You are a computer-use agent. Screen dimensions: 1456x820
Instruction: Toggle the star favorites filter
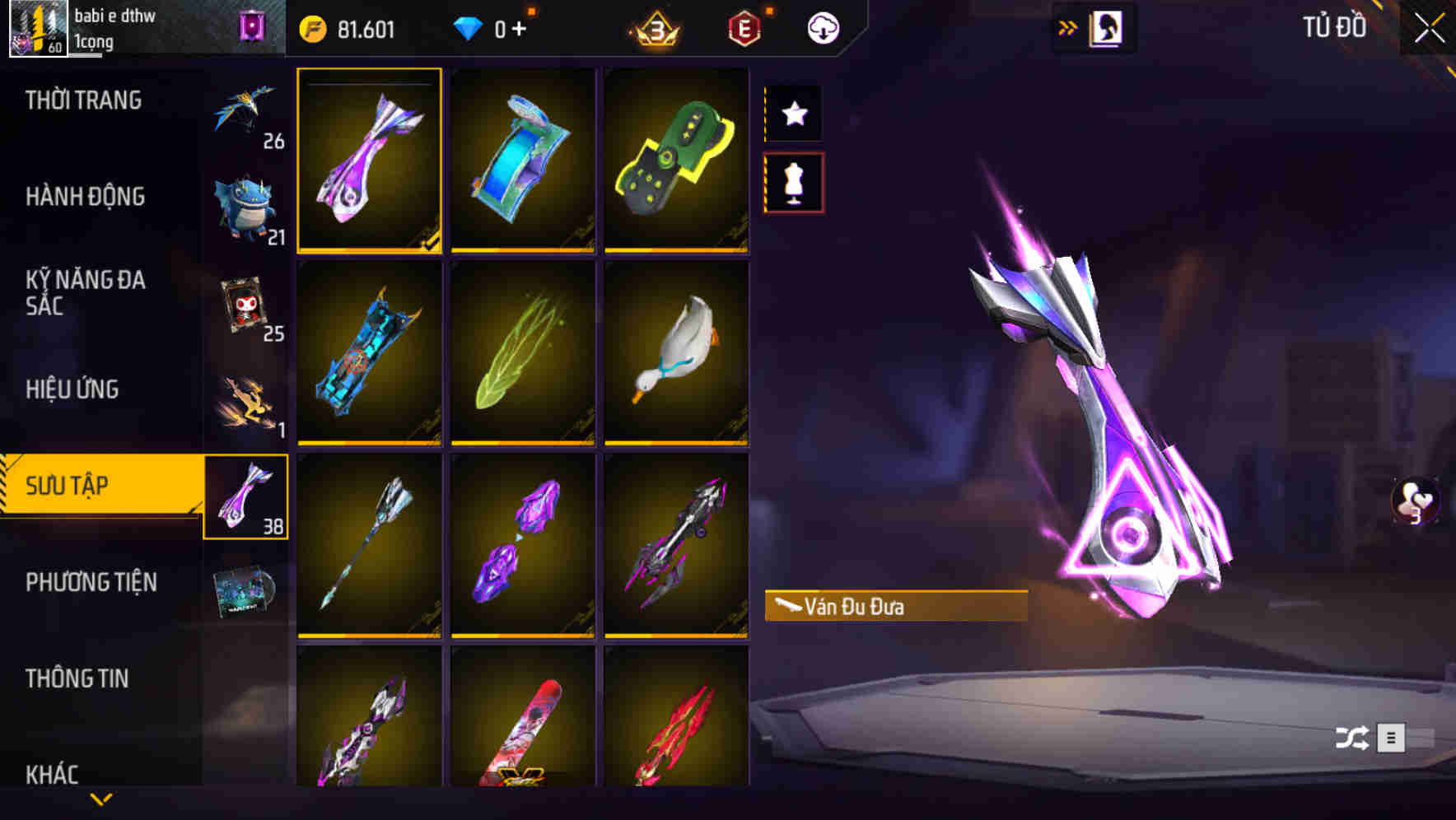(793, 114)
